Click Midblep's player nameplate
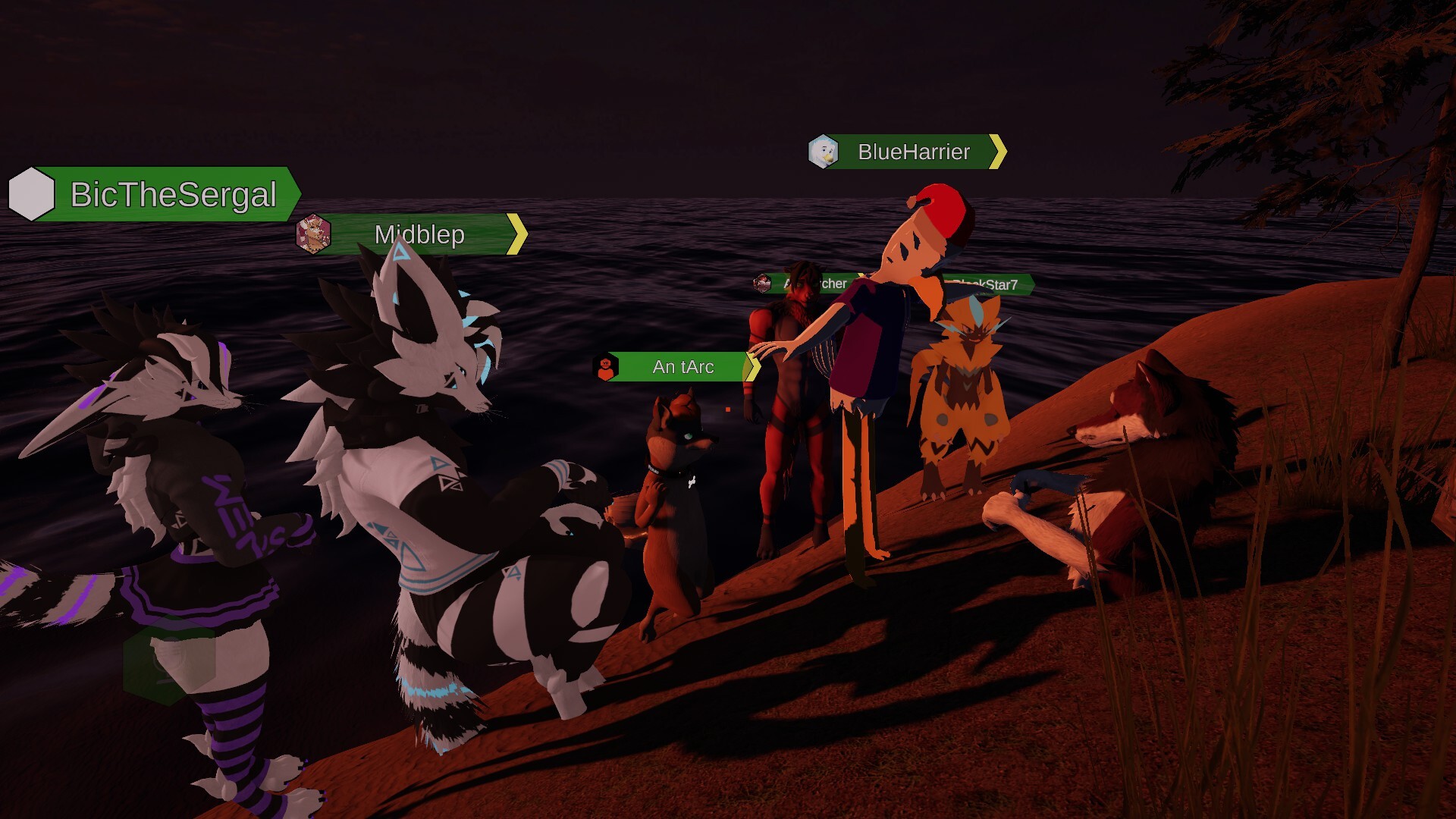 419,234
